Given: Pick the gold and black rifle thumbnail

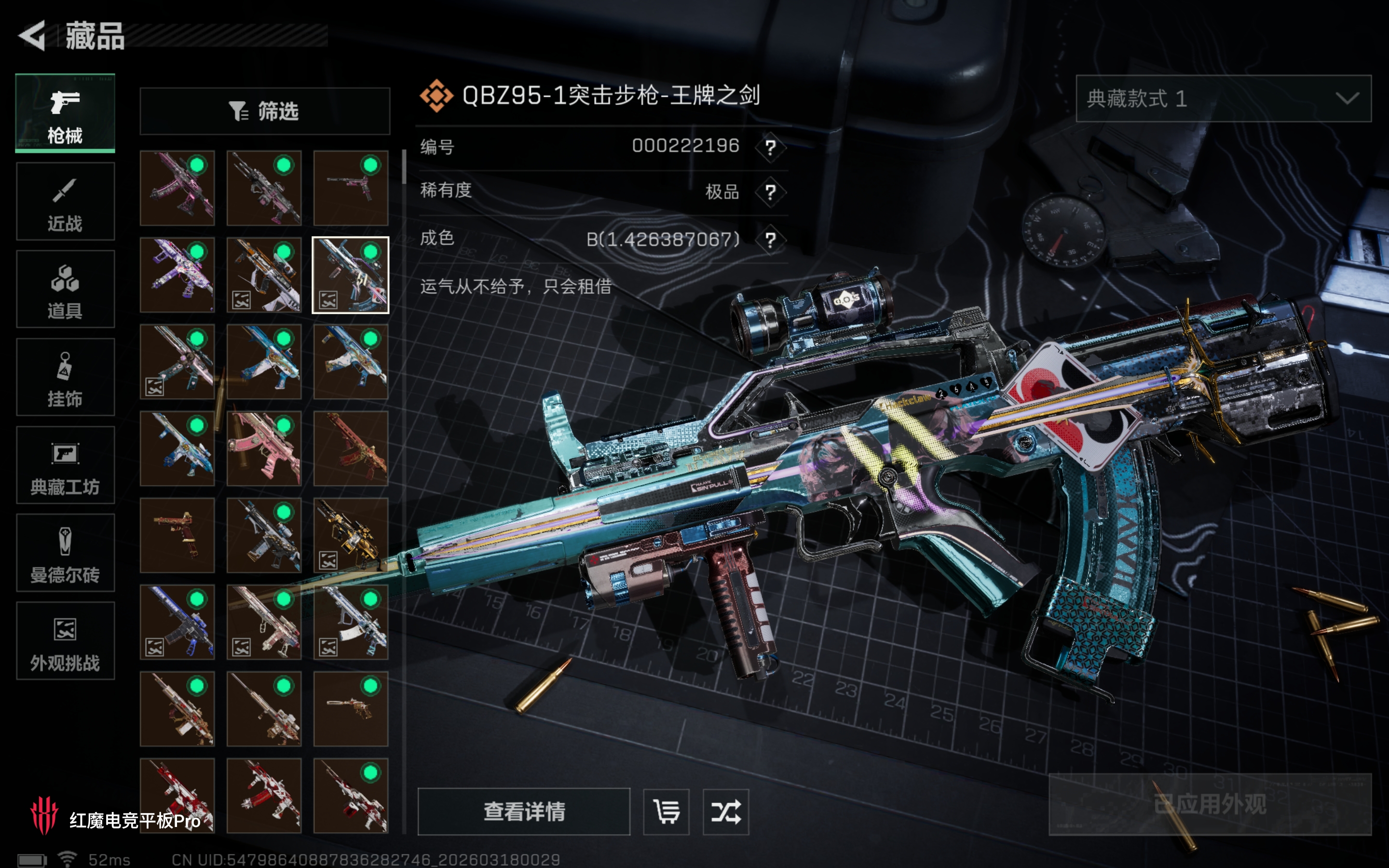Looking at the screenshot, I should click(350, 536).
